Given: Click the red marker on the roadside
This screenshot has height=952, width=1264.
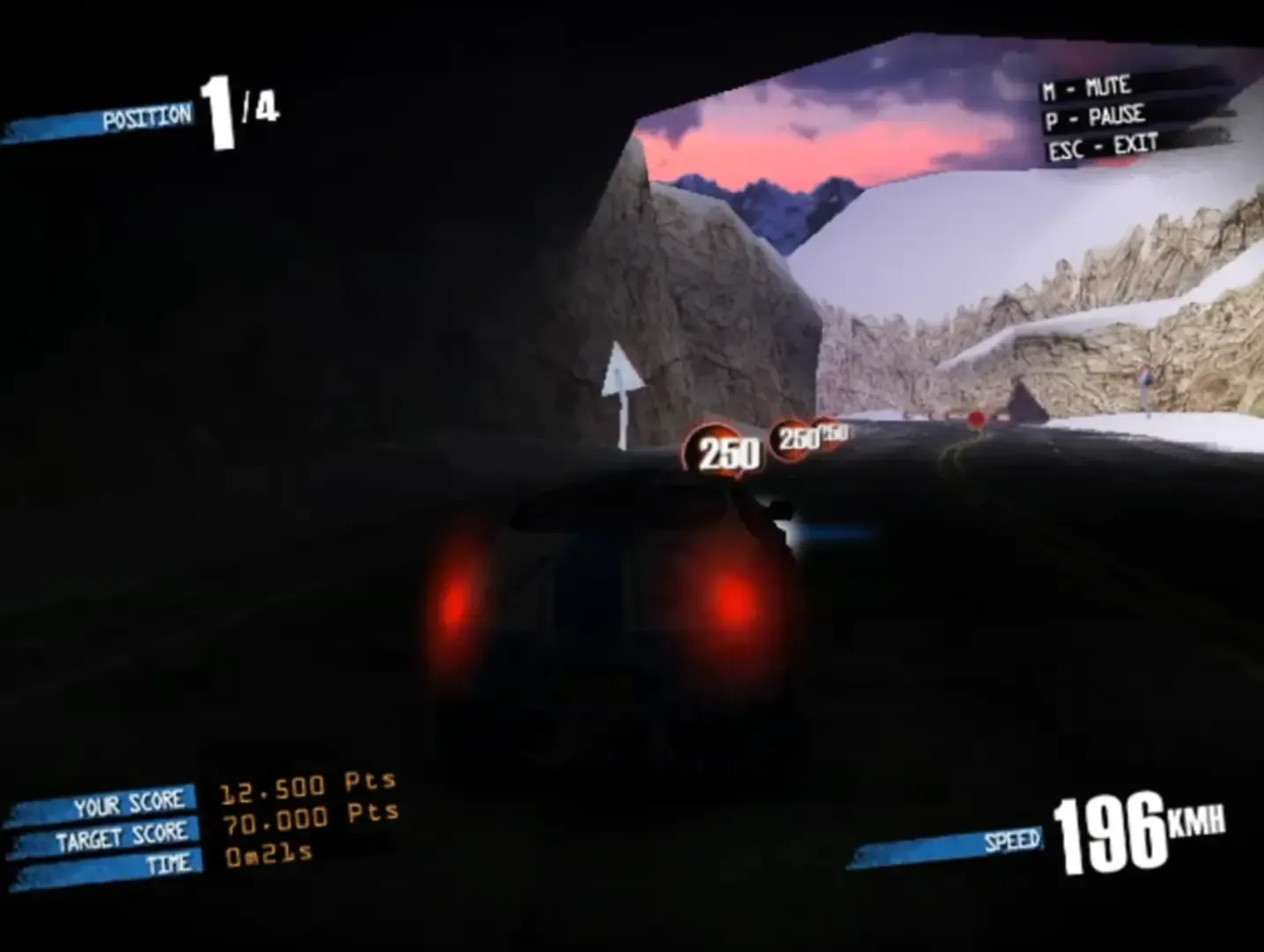Looking at the screenshot, I should pyautogui.click(x=976, y=419).
